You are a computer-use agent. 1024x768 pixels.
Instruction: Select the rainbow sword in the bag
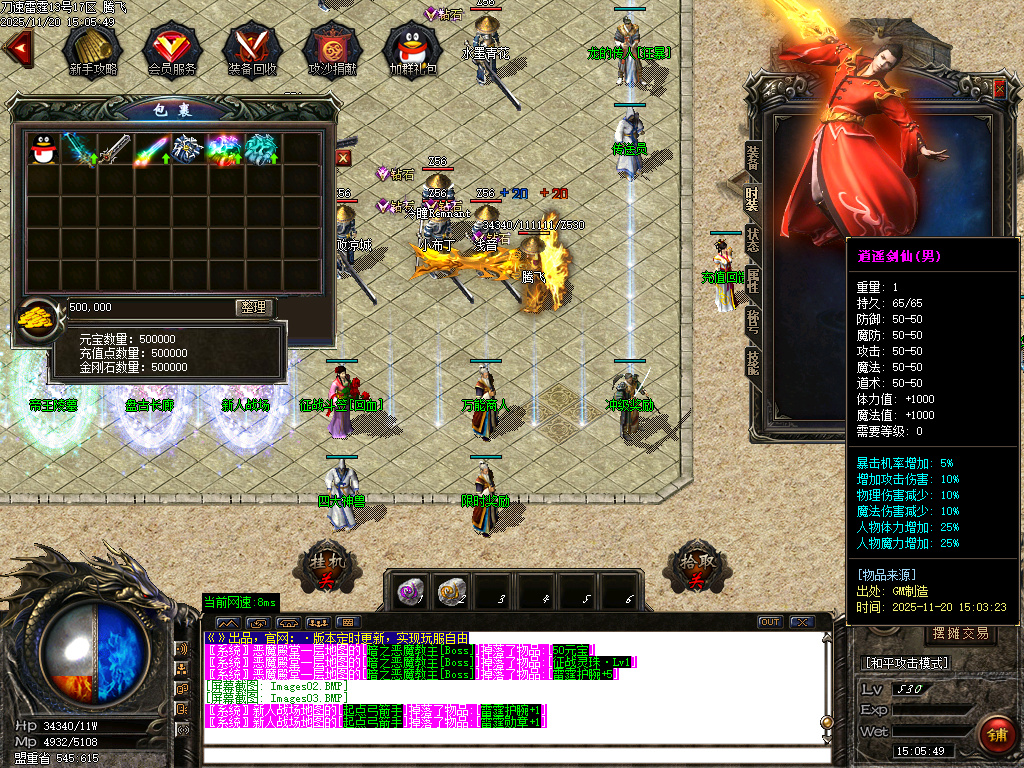click(151, 149)
